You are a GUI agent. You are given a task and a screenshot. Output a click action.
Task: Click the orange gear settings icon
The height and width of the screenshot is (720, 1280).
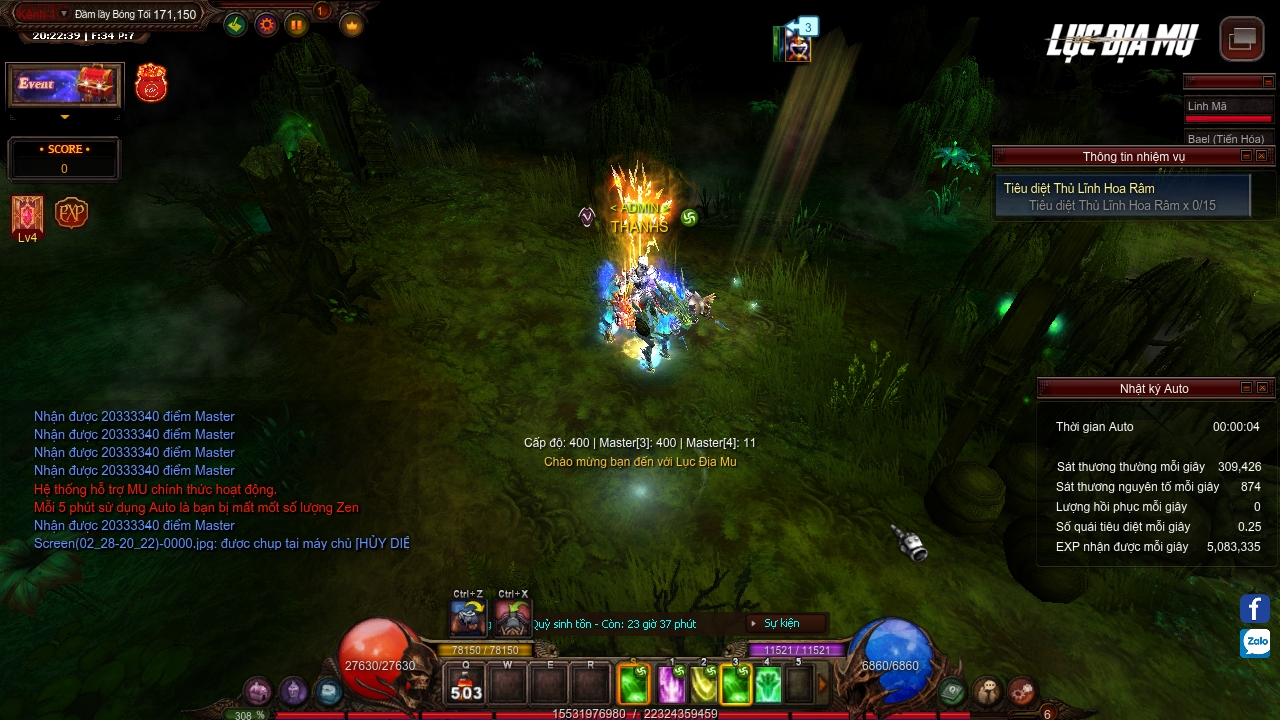266,25
